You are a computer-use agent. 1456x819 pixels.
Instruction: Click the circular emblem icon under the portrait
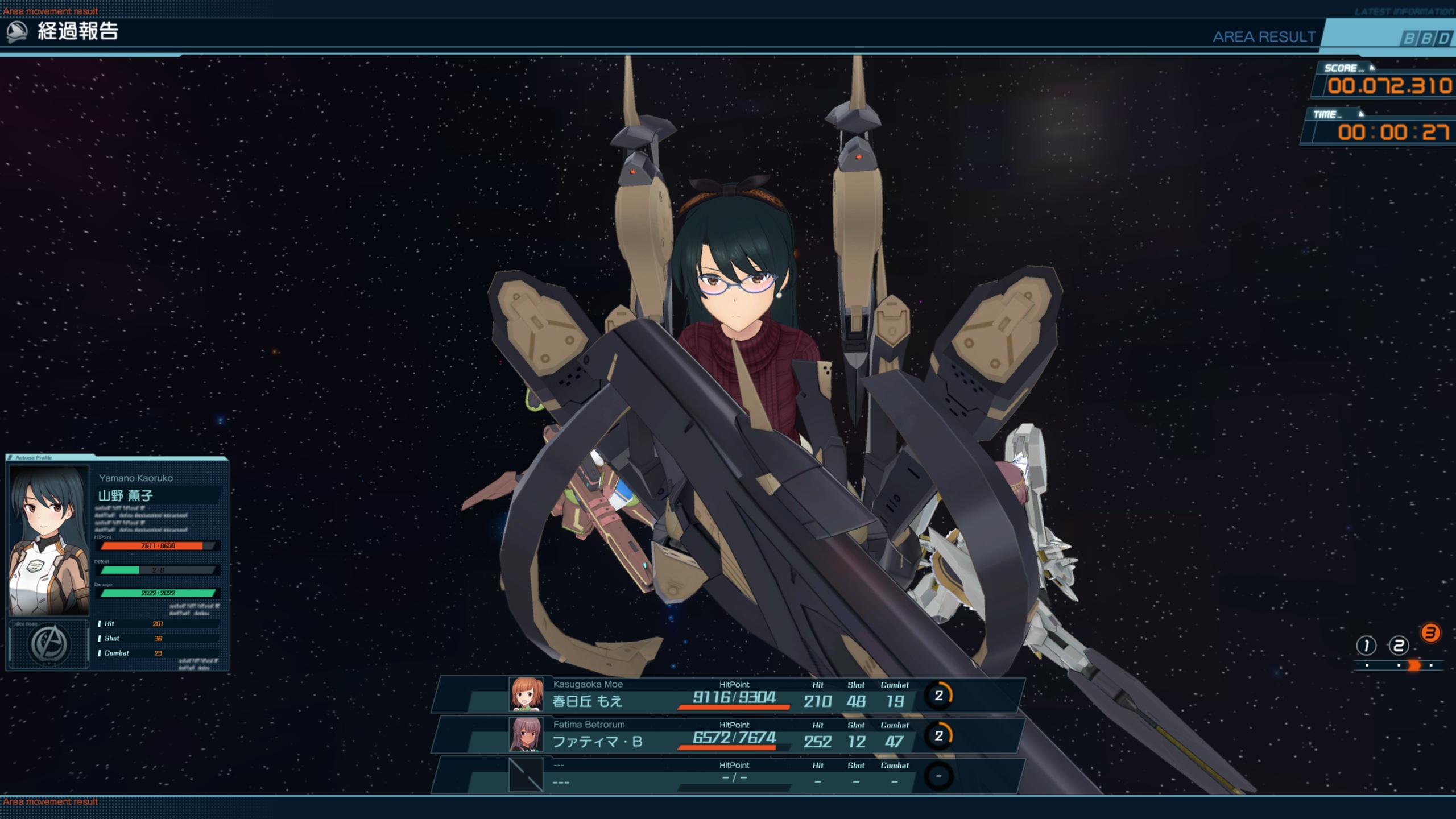click(x=49, y=644)
